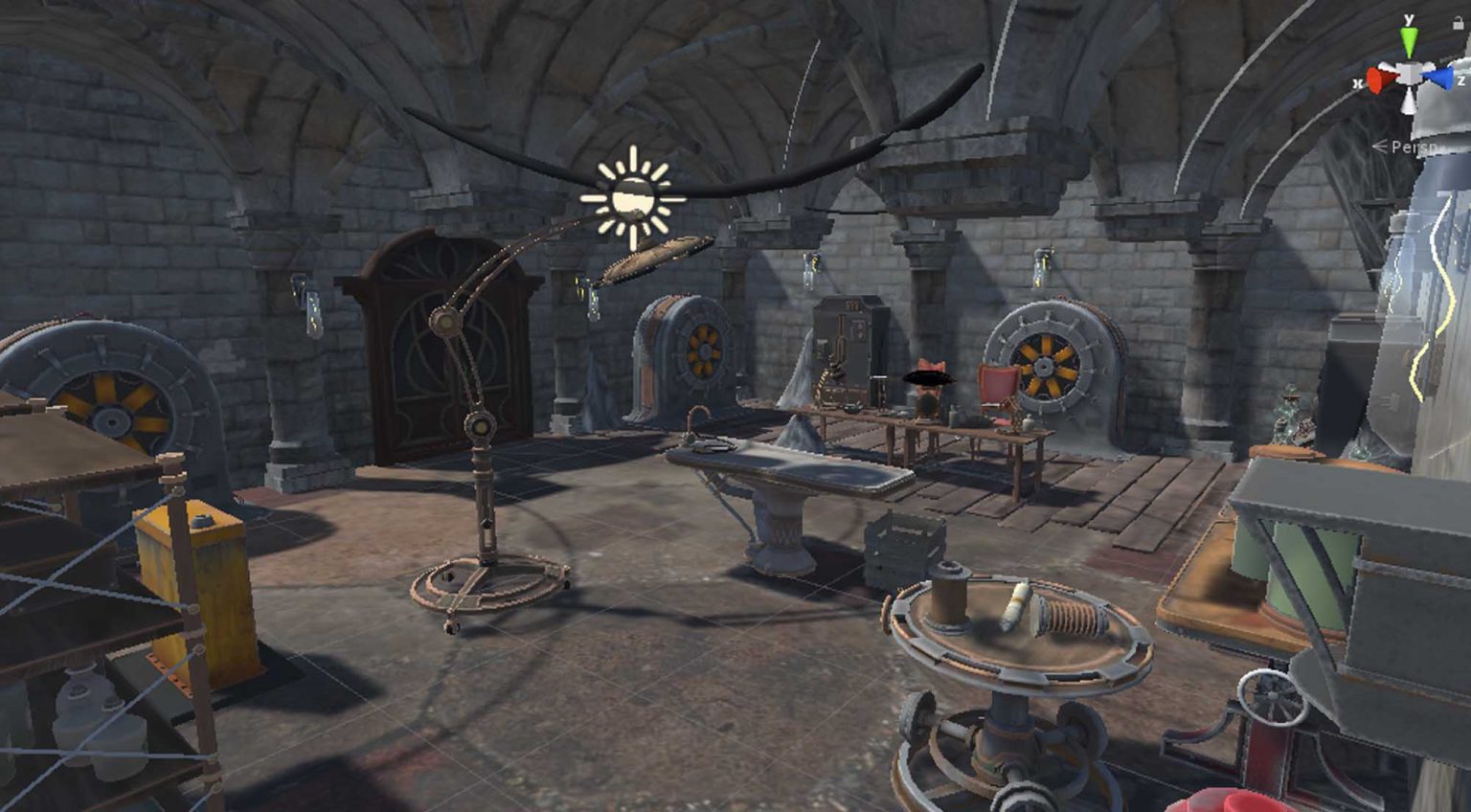This screenshot has height=812, width=1471.
Task: Toggle the scene rotation lock icon
Action: click(x=1458, y=24)
